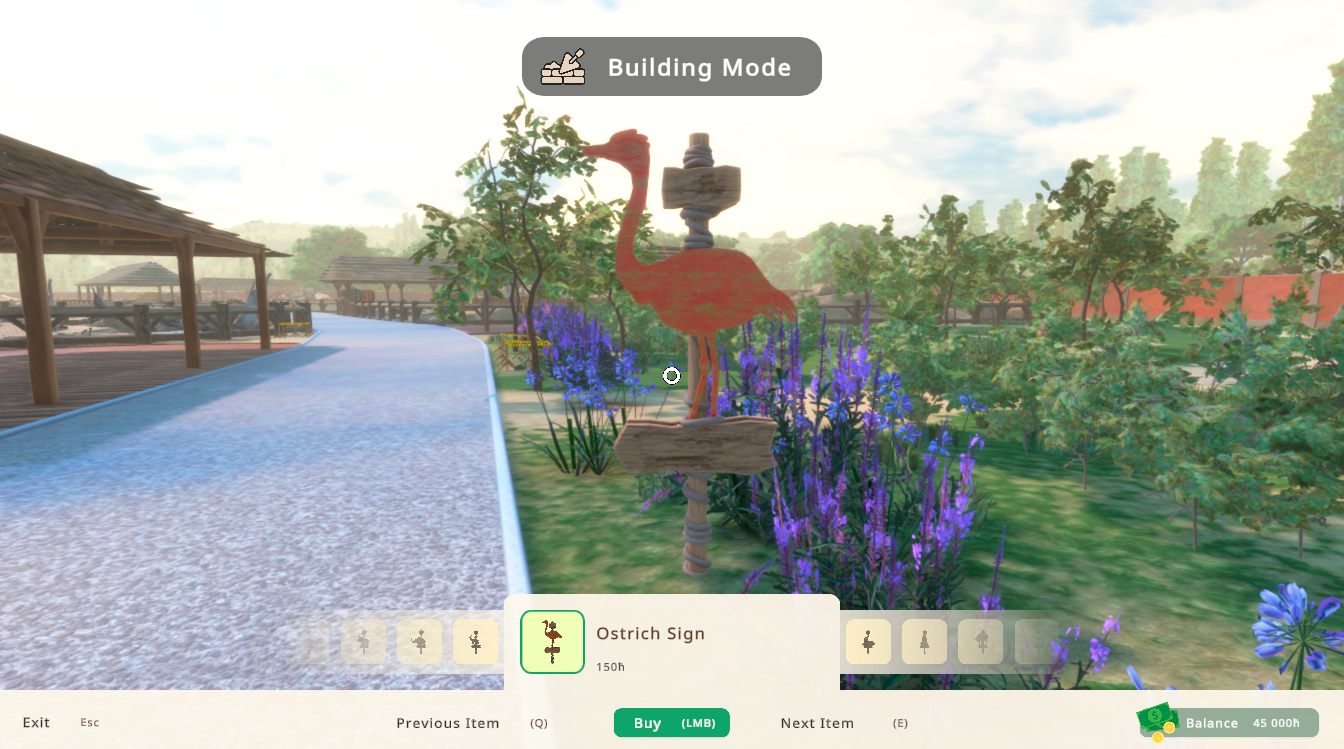Select the second sign thumbnail on the right side
This screenshot has height=749, width=1344.
924,641
